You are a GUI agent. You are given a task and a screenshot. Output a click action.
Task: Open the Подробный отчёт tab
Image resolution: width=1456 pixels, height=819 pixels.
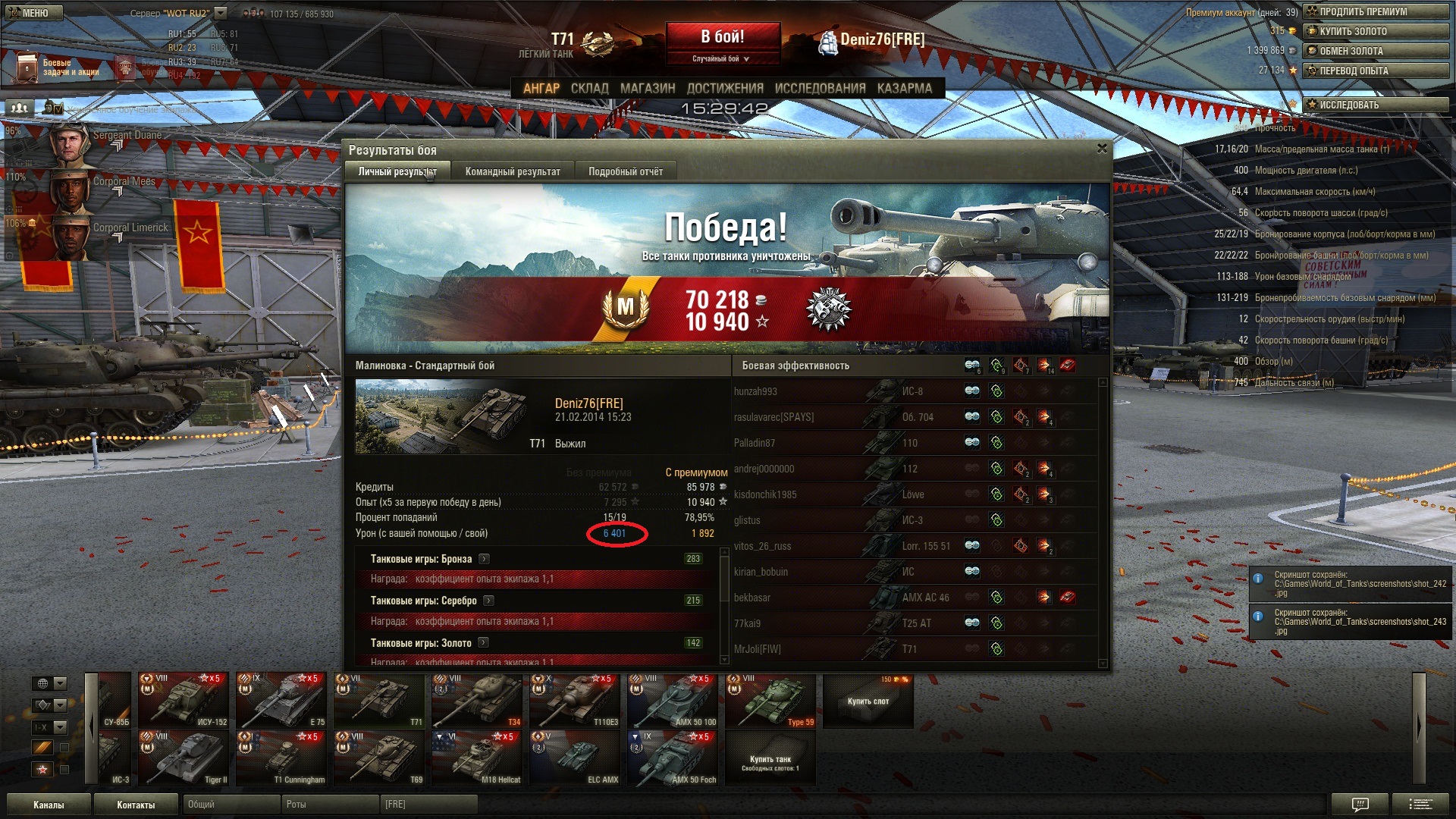click(625, 171)
